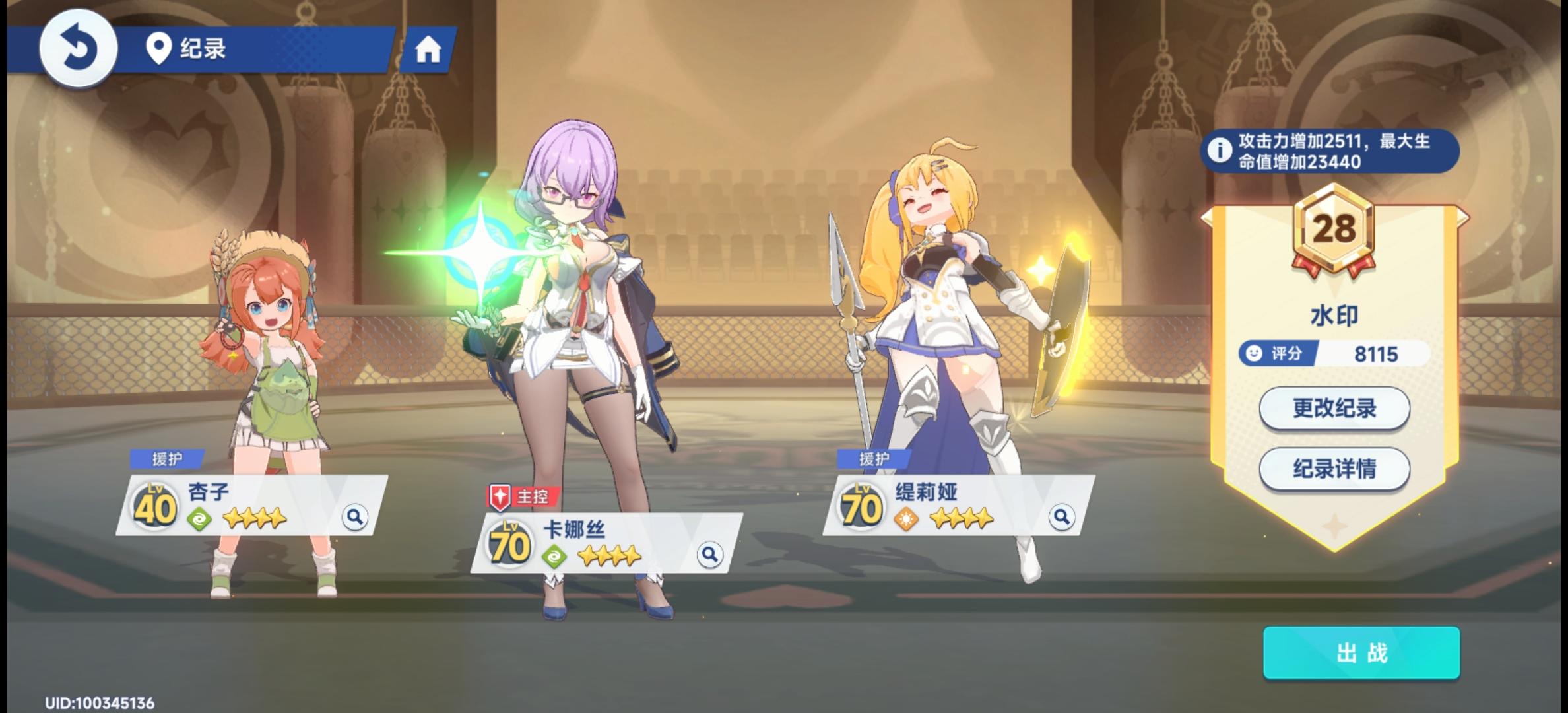Select the location pin icon beside 纪录
Screen dimensions: 1568x713
(x=158, y=48)
